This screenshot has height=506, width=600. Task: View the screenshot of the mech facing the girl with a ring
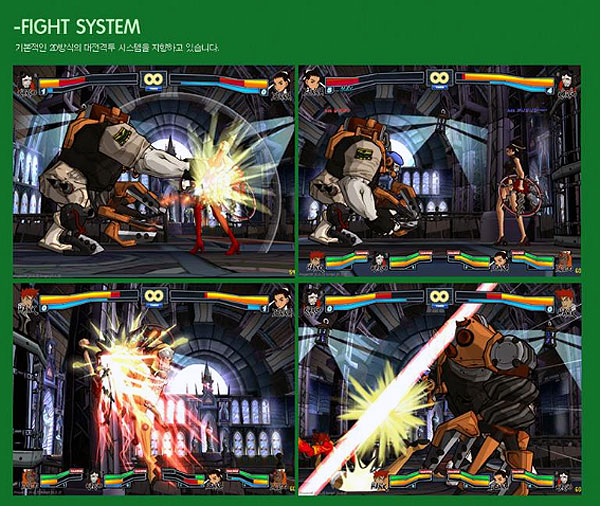click(440, 171)
